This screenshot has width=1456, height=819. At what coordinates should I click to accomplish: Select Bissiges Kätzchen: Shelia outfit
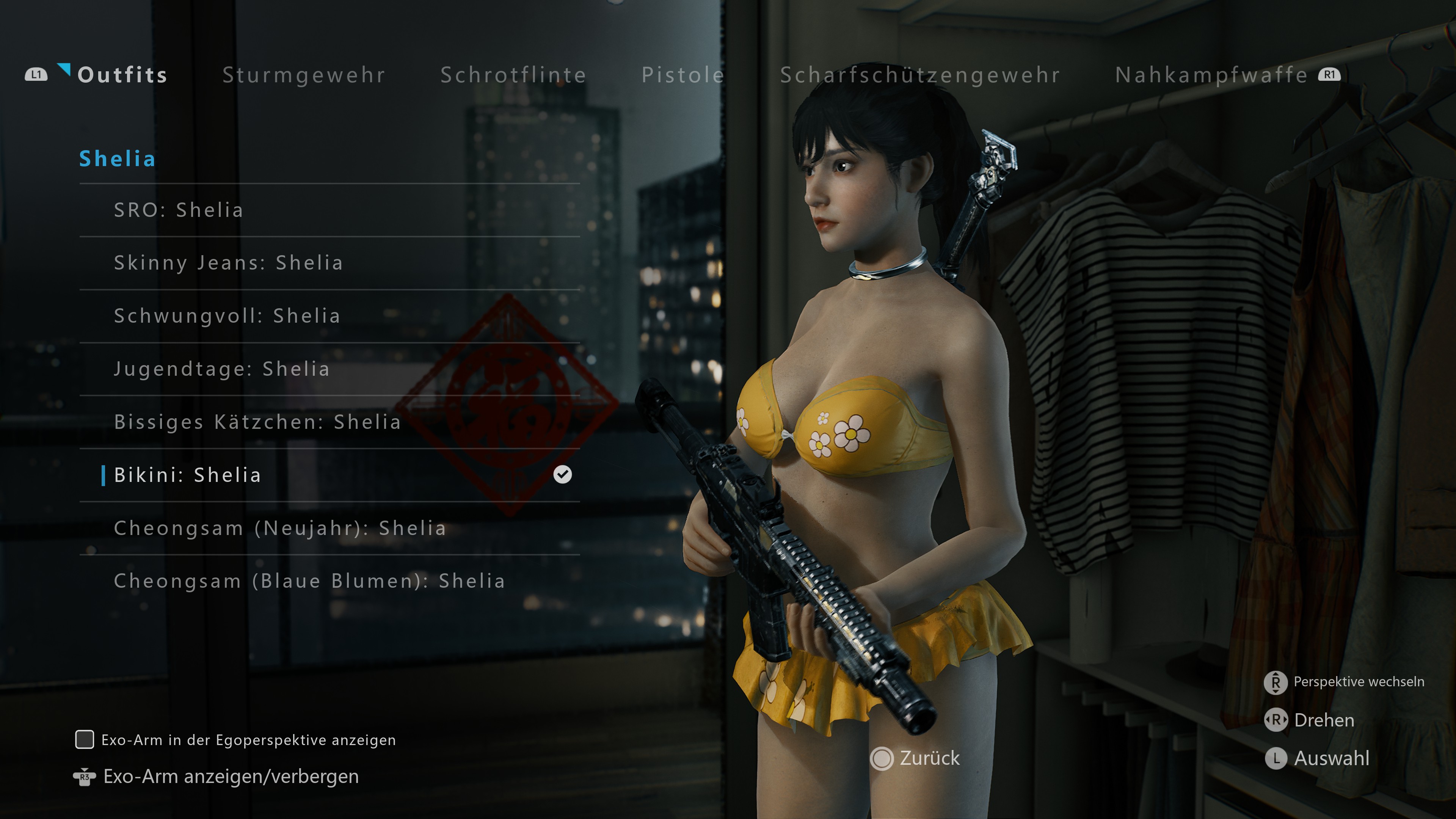pos(257,422)
